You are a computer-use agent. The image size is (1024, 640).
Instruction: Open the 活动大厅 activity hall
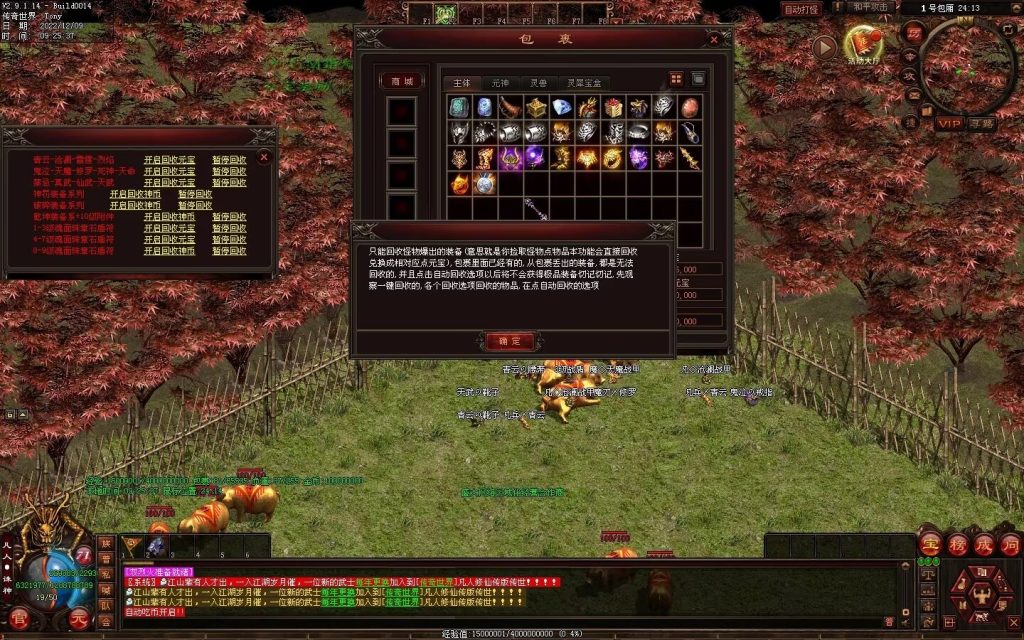[863, 43]
